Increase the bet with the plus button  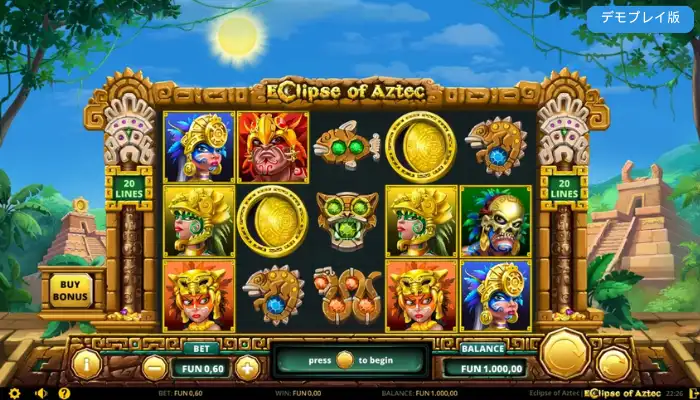[x=246, y=366]
